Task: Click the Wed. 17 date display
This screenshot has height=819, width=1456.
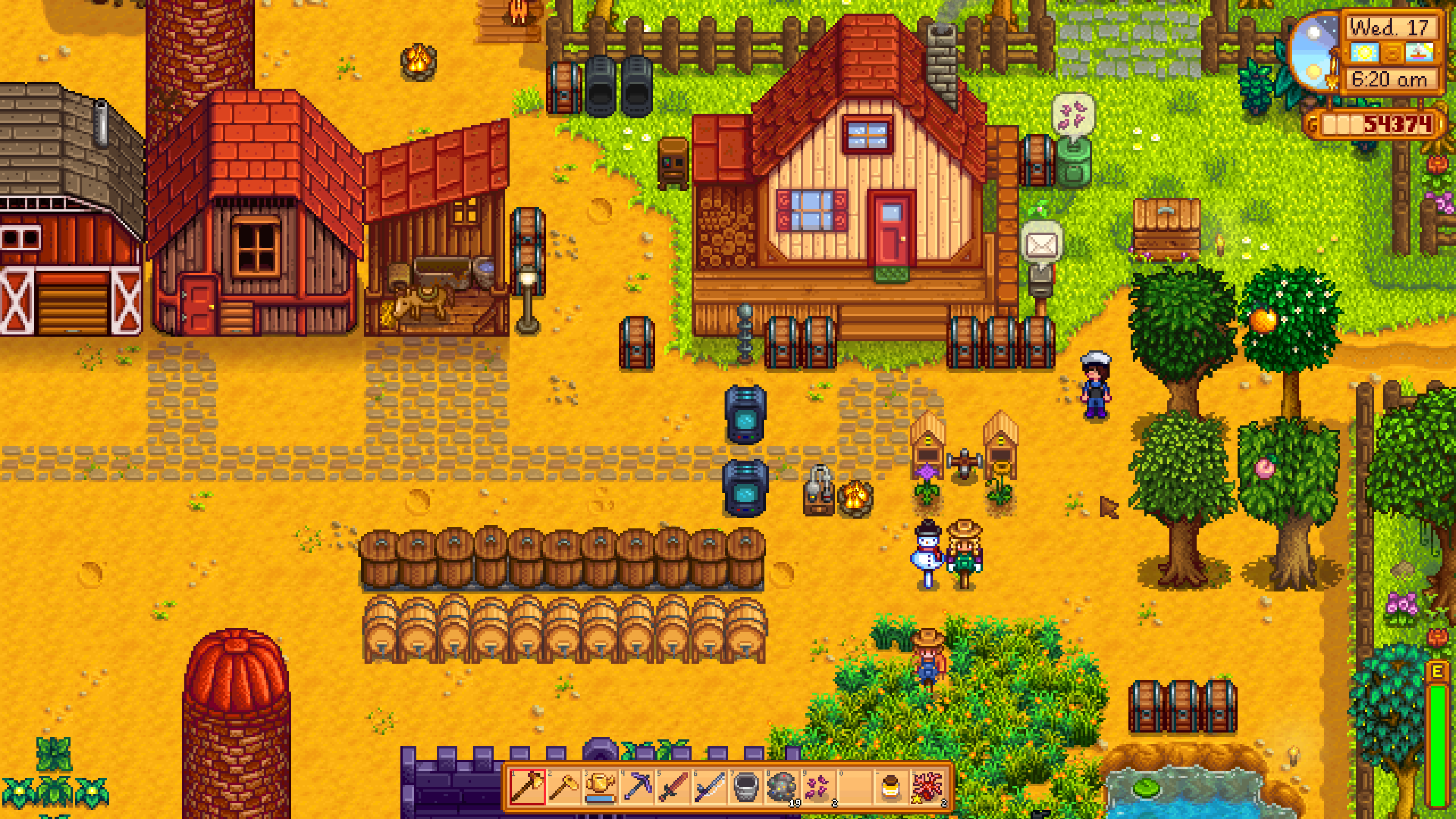Action: pyautogui.click(x=1388, y=27)
